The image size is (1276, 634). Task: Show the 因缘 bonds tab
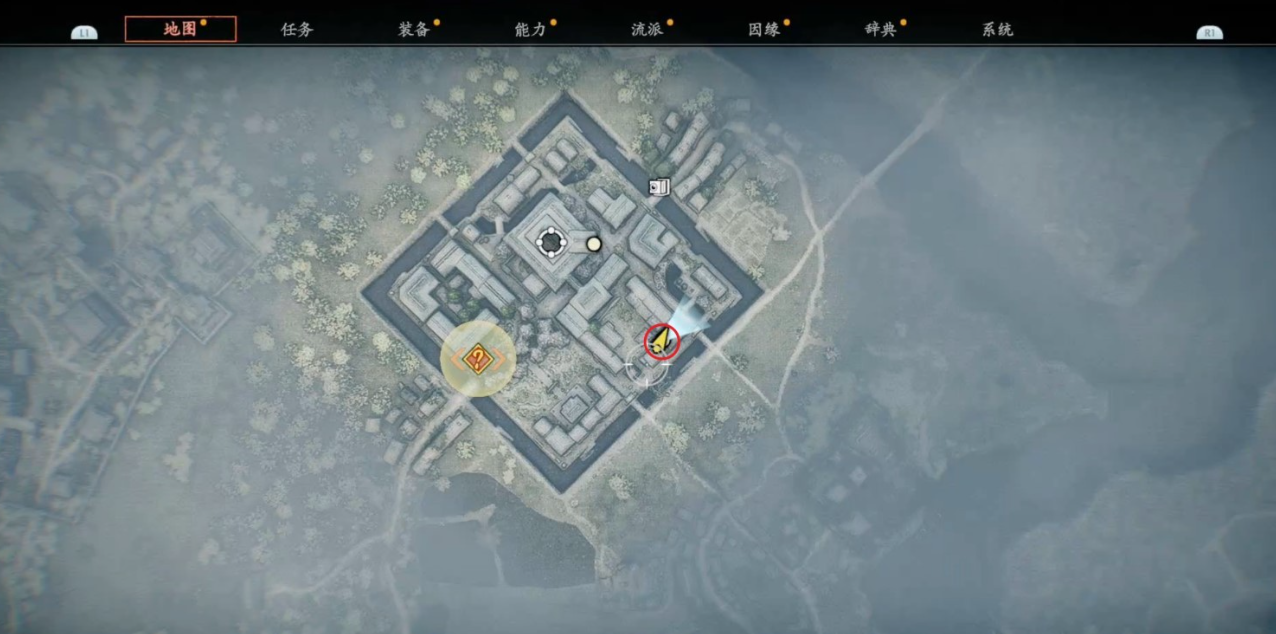[x=764, y=29]
